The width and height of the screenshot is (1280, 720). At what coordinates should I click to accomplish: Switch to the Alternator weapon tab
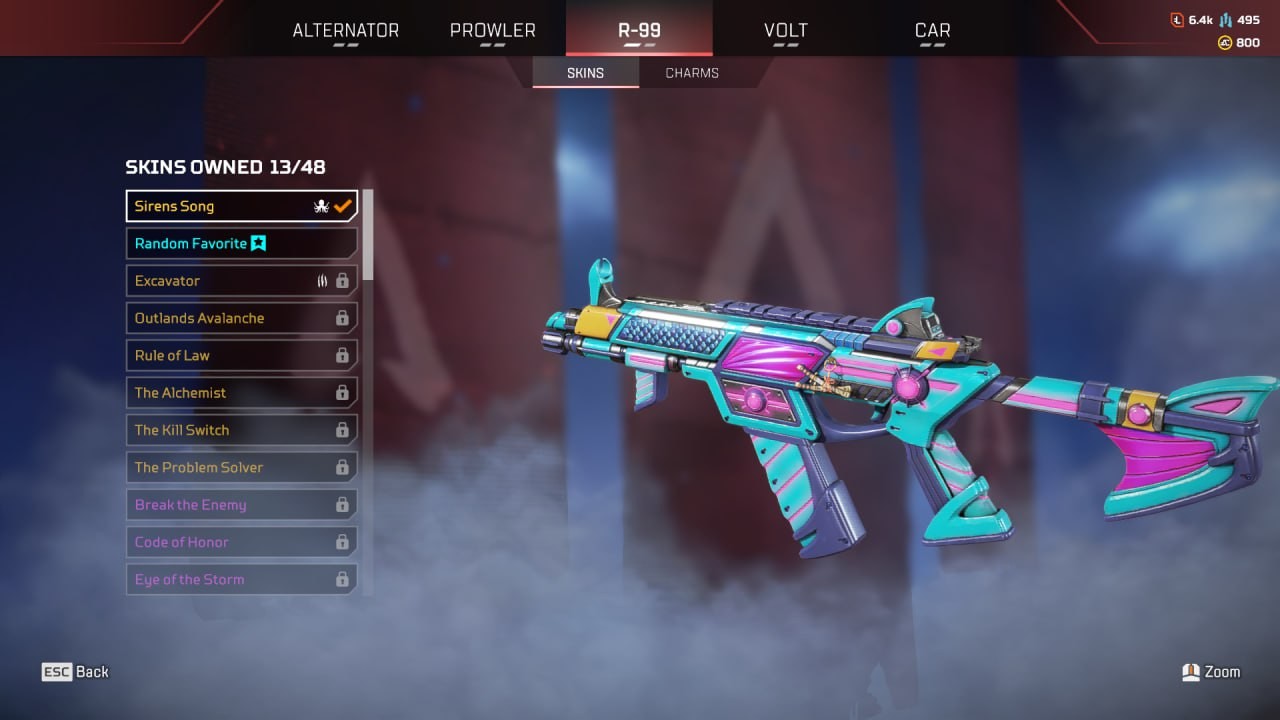pos(345,30)
